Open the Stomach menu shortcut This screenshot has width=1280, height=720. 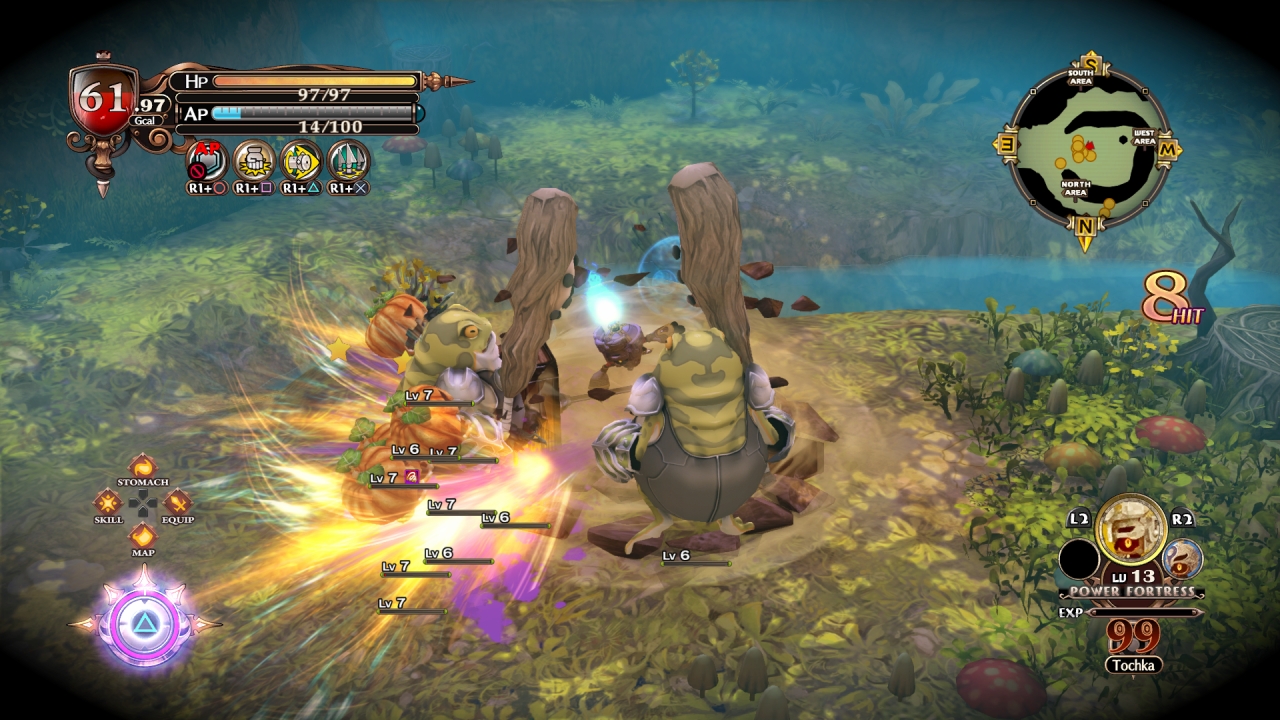click(143, 467)
